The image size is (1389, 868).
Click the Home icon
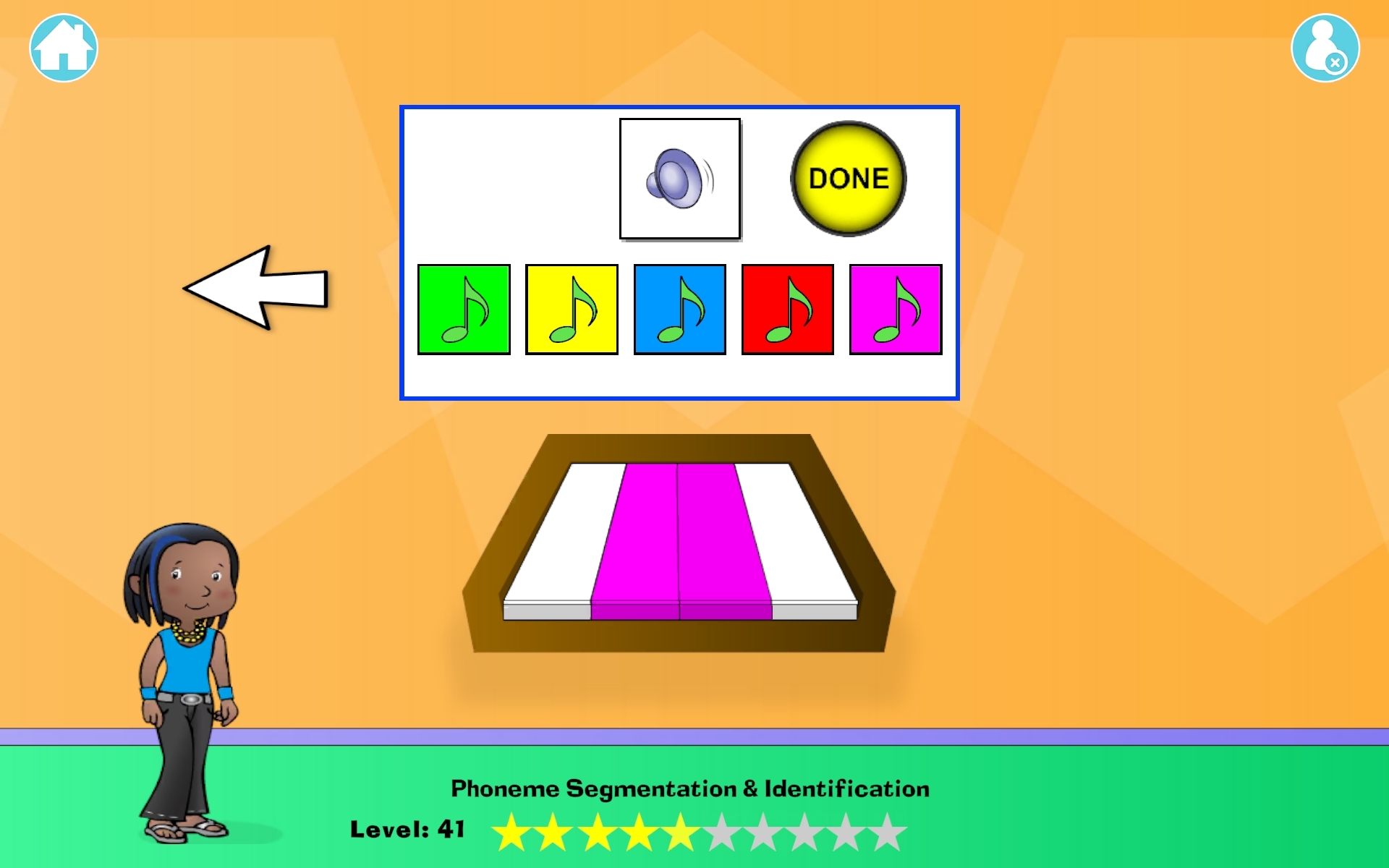62,46
